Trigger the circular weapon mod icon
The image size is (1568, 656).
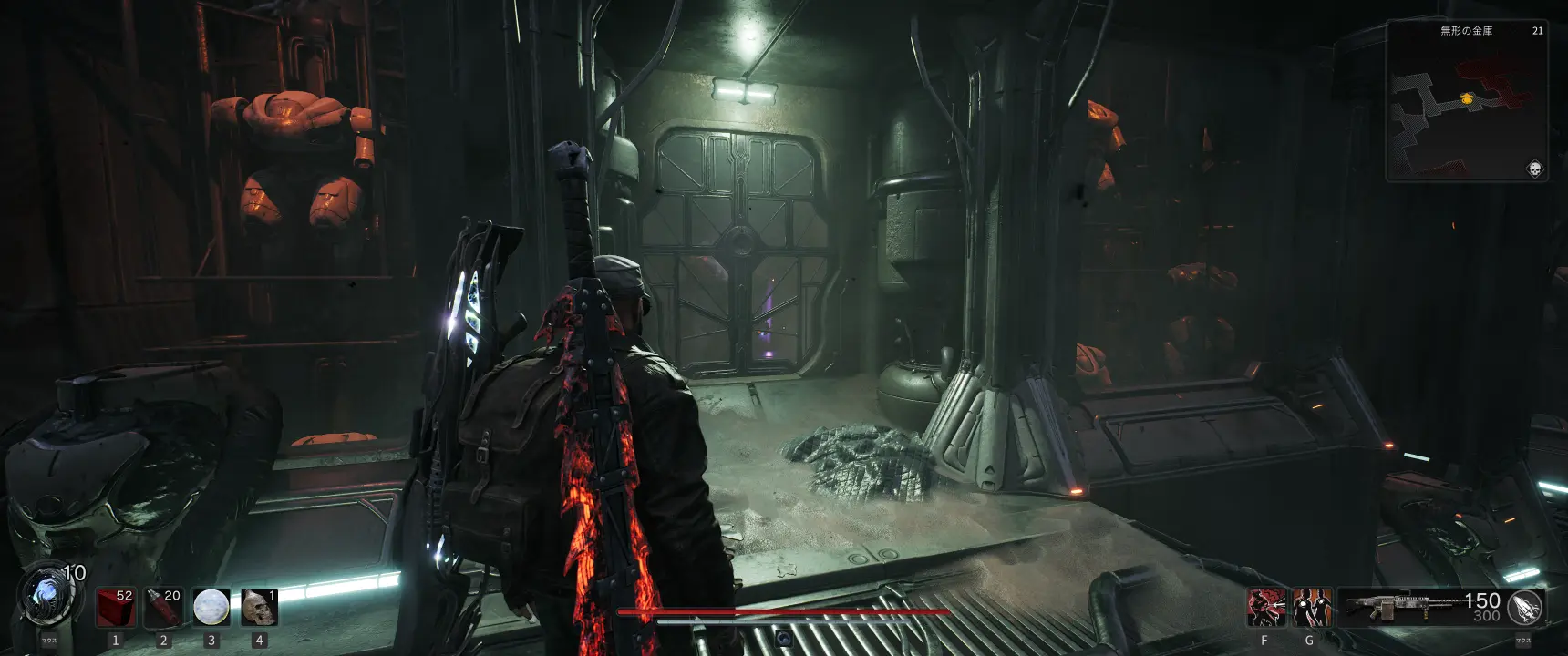[x=1525, y=607]
